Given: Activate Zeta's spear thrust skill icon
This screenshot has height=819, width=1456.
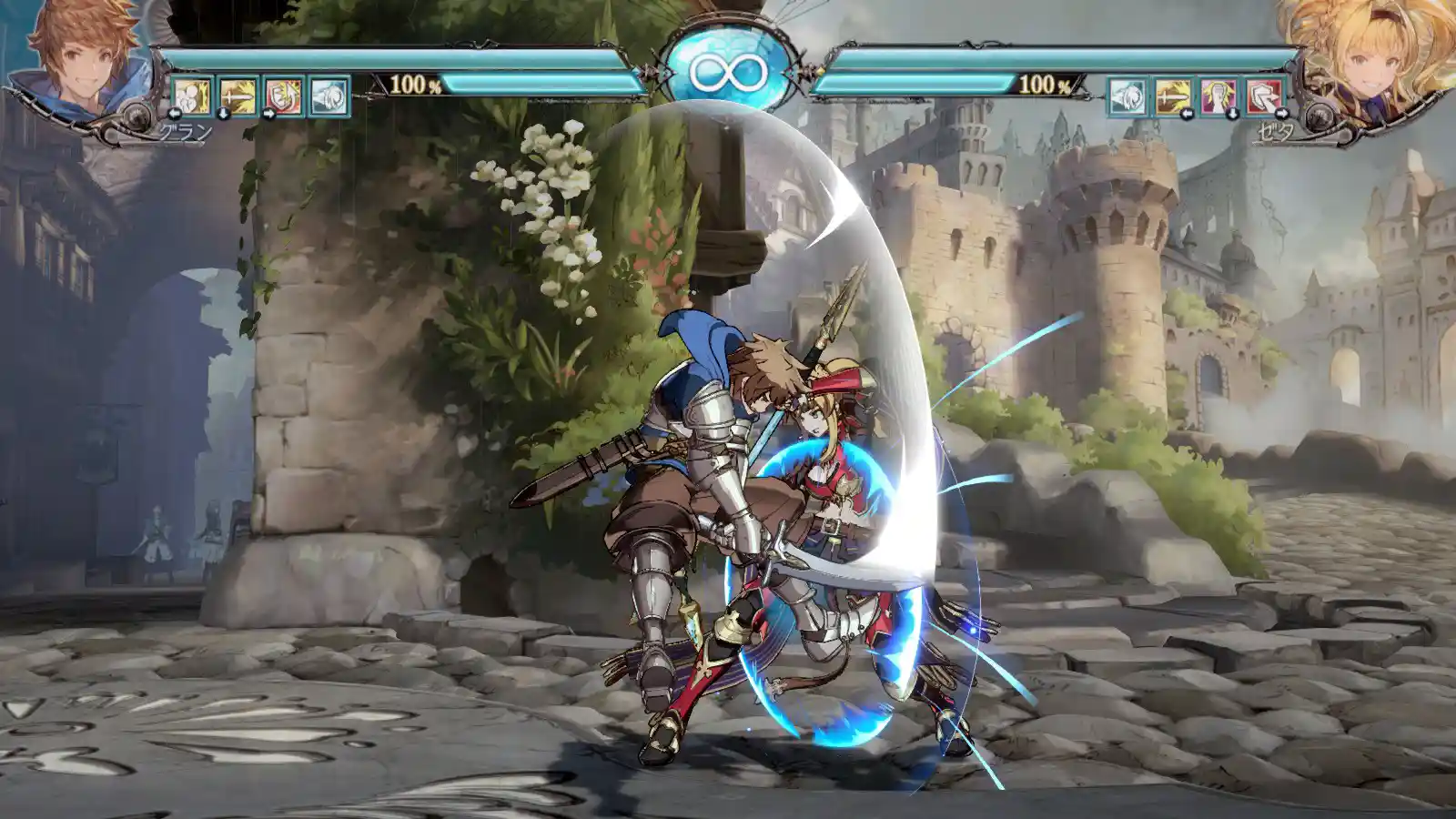Looking at the screenshot, I should (1172, 96).
